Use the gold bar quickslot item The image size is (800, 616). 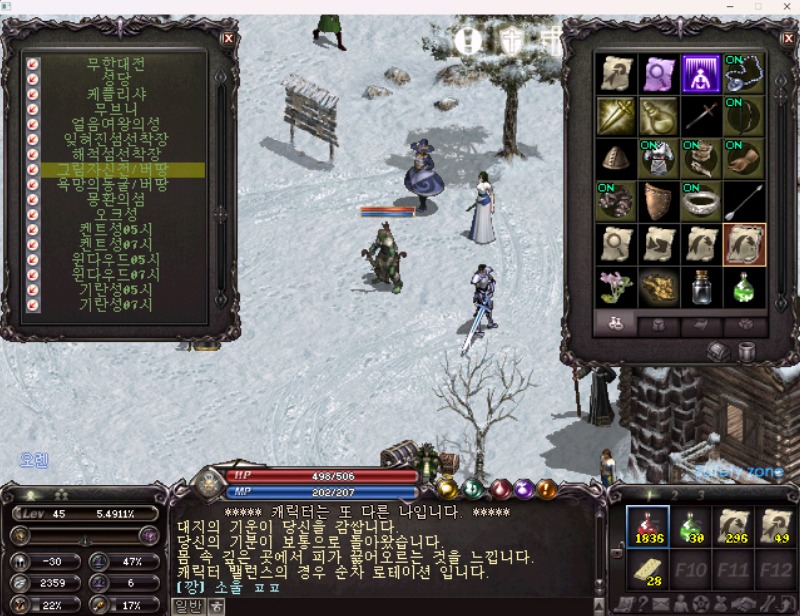[648, 571]
